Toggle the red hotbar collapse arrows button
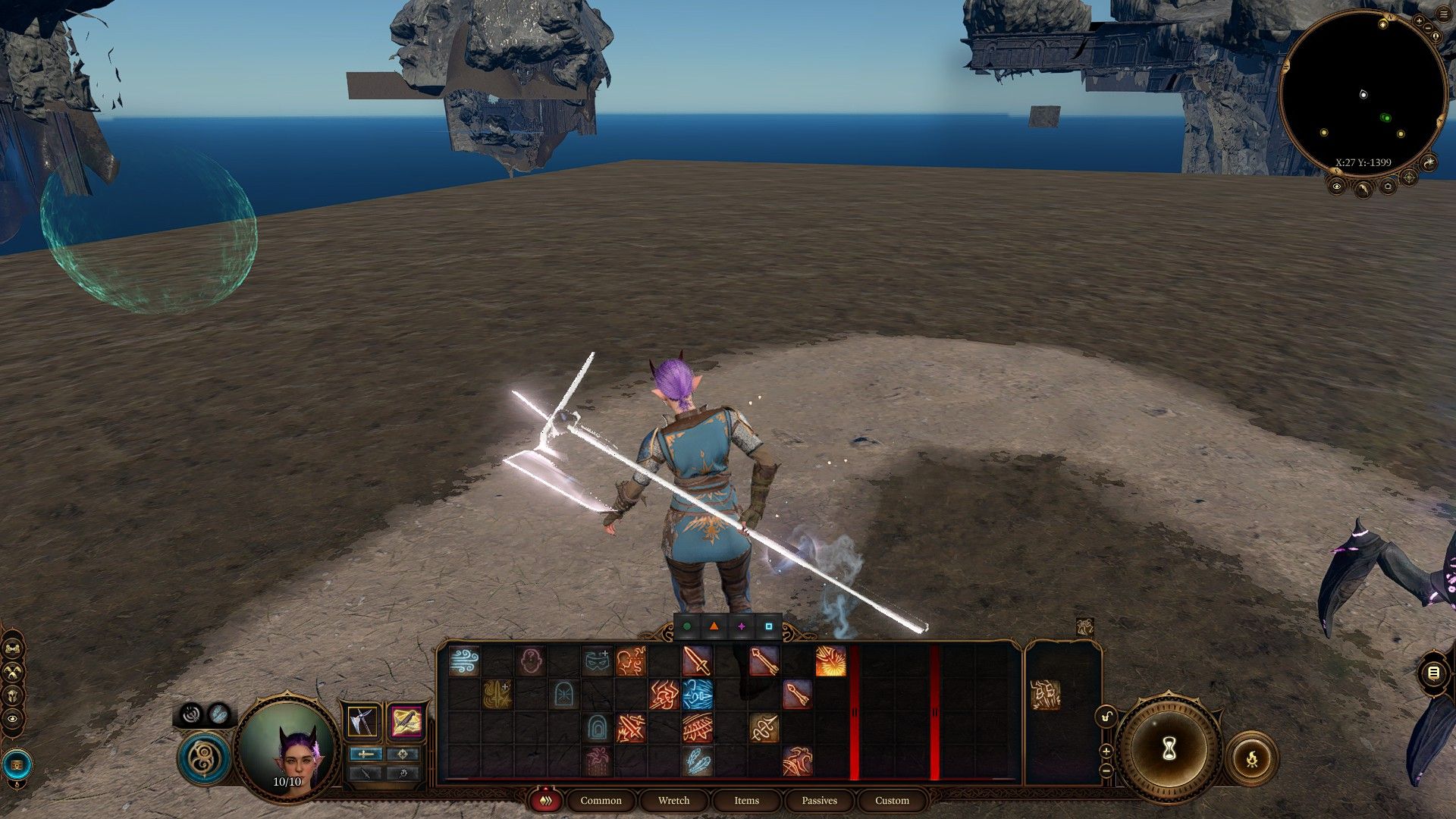 544,800
